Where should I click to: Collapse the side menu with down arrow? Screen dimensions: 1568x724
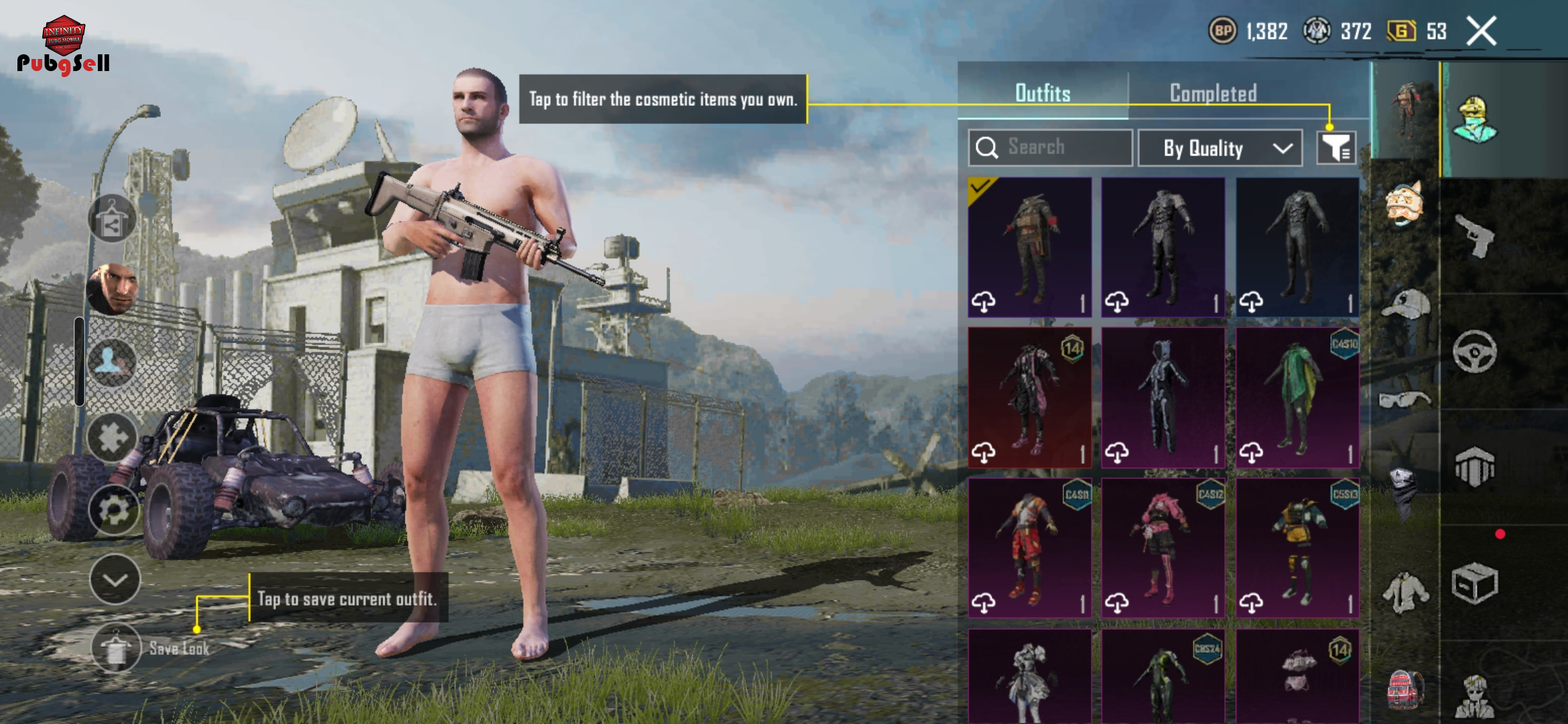pyautogui.click(x=115, y=580)
